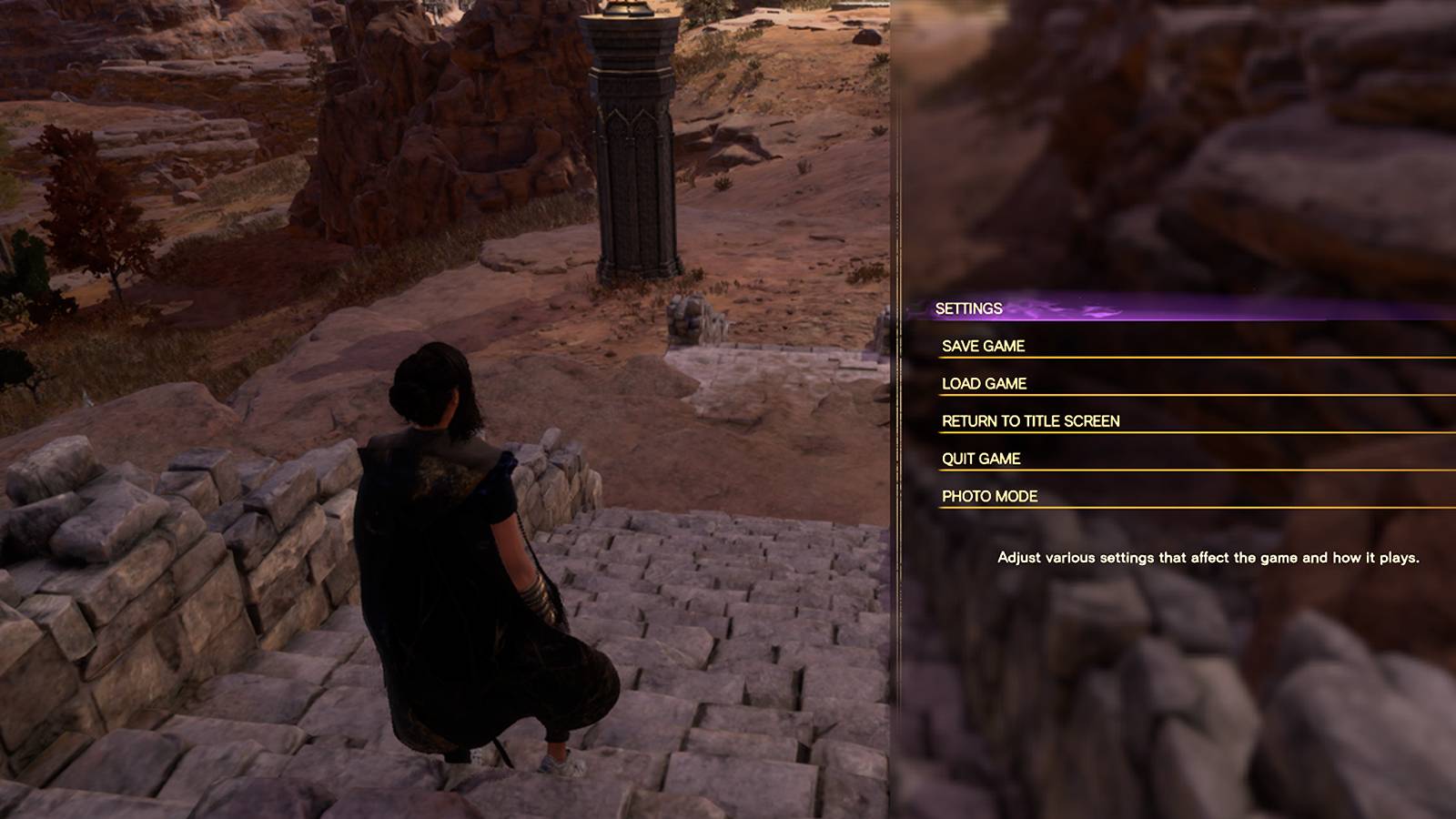Select the word SETTINGS on the glowing banner

pos(967,308)
